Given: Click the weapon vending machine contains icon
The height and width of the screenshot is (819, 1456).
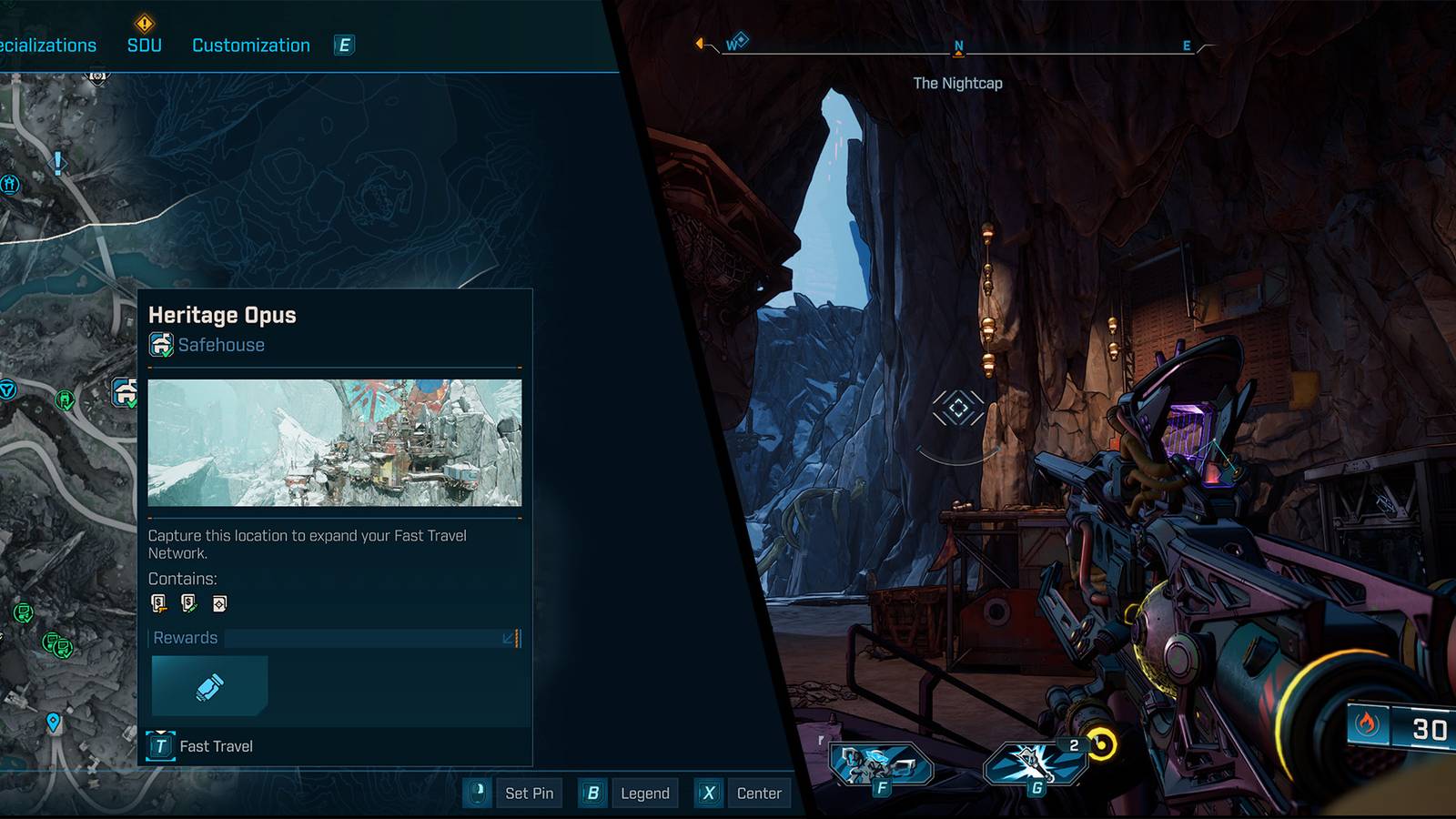Looking at the screenshot, I should [159, 602].
